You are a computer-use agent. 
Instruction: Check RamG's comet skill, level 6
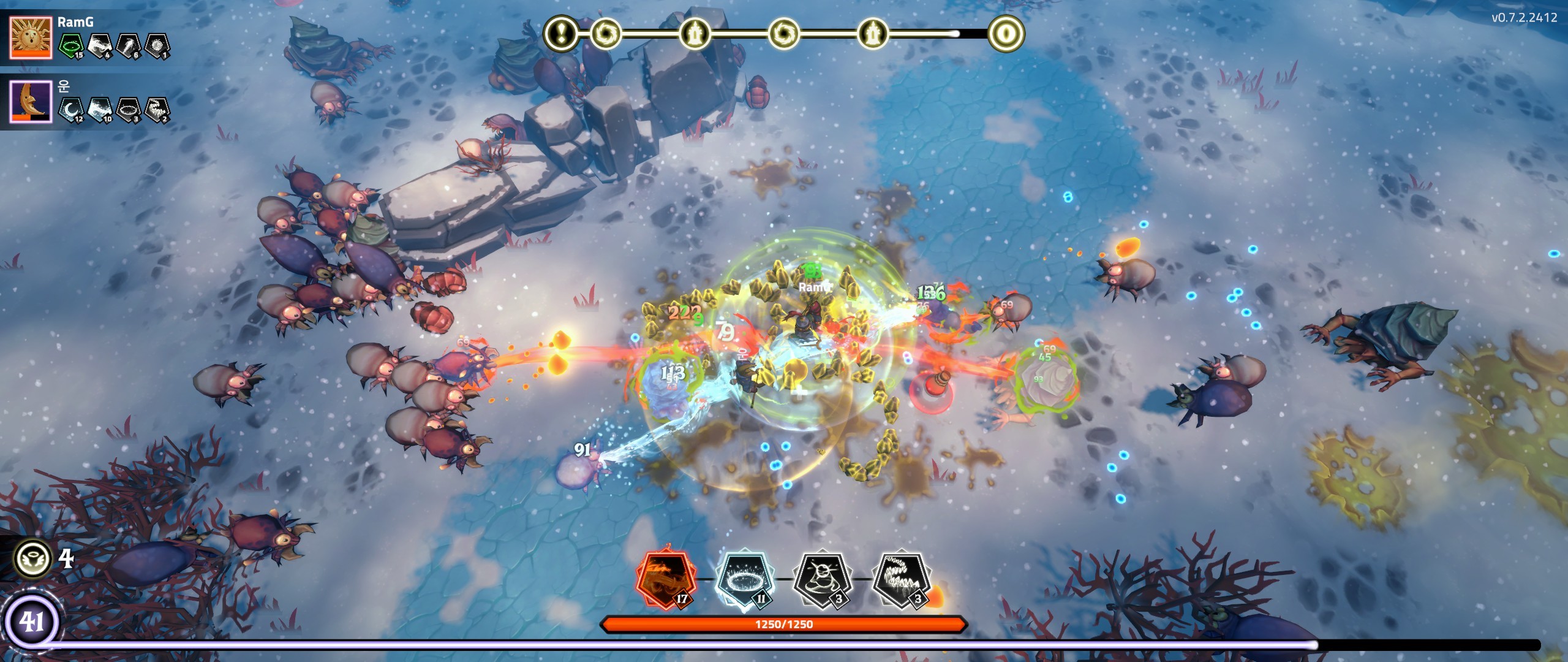(129, 46)
